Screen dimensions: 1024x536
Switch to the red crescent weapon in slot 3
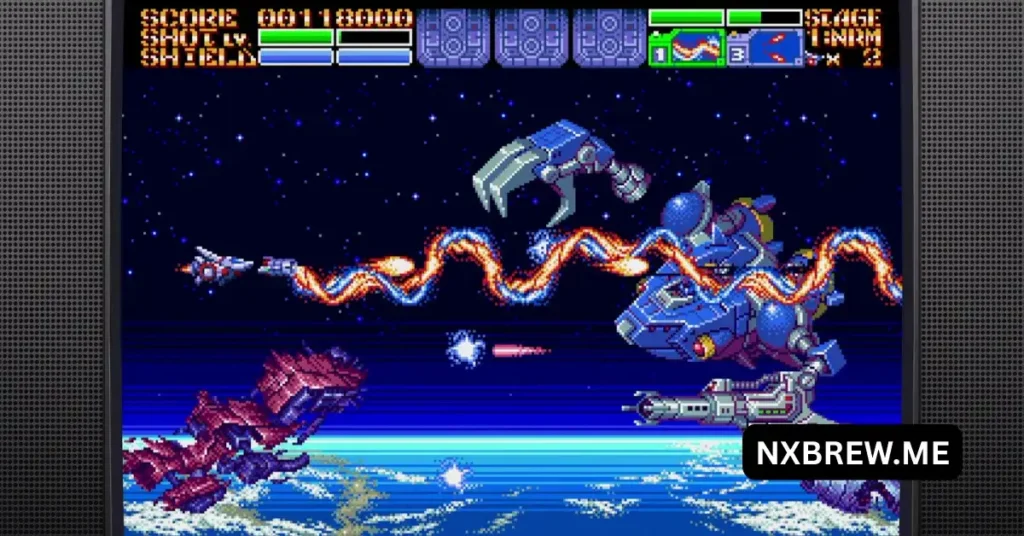765,47
